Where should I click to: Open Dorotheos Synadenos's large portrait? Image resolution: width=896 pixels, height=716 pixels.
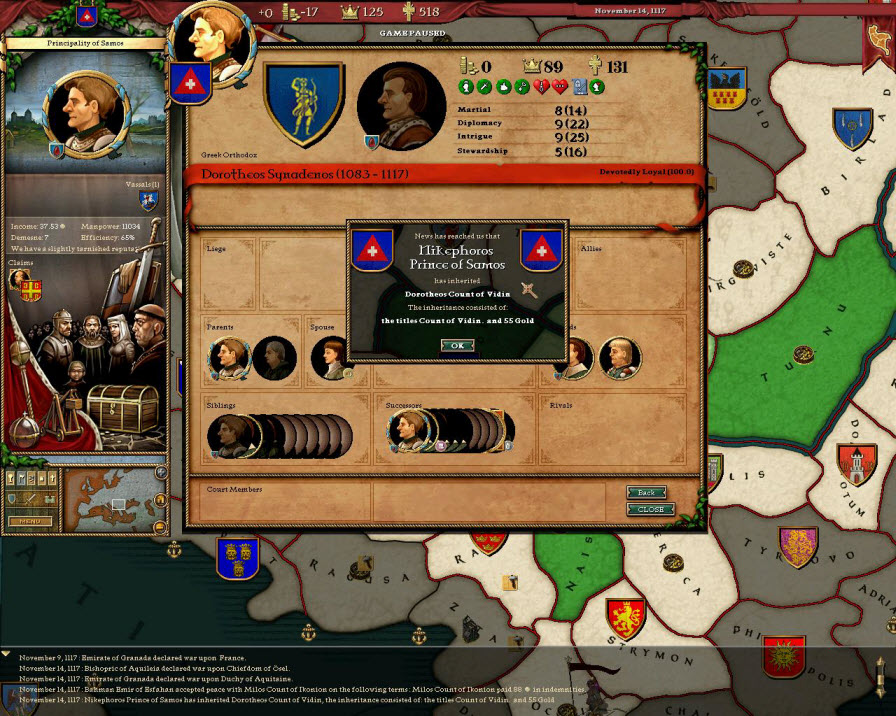[x=400, y=106]
